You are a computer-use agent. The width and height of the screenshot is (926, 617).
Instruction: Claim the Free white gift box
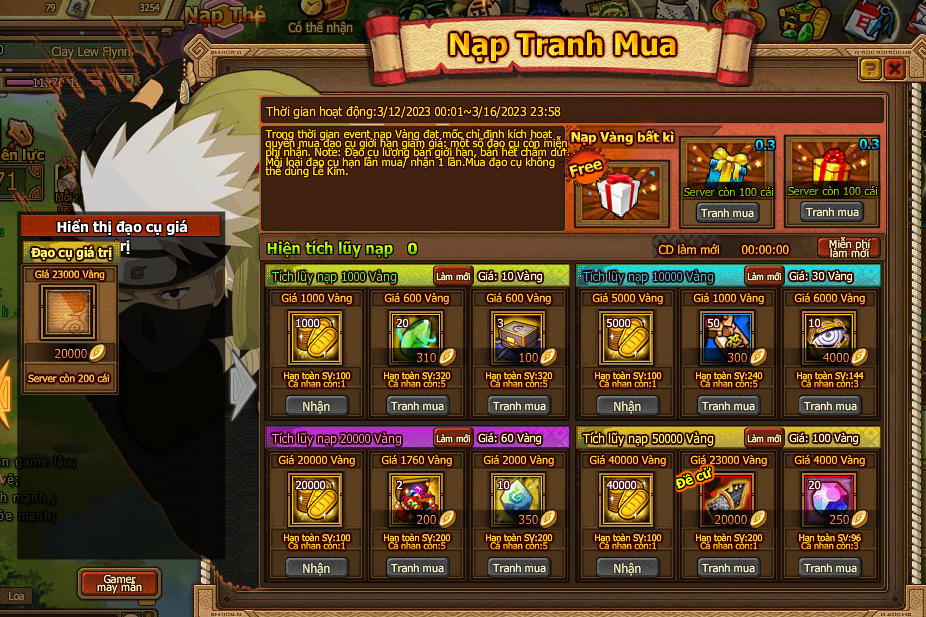(x=621, y=191)
